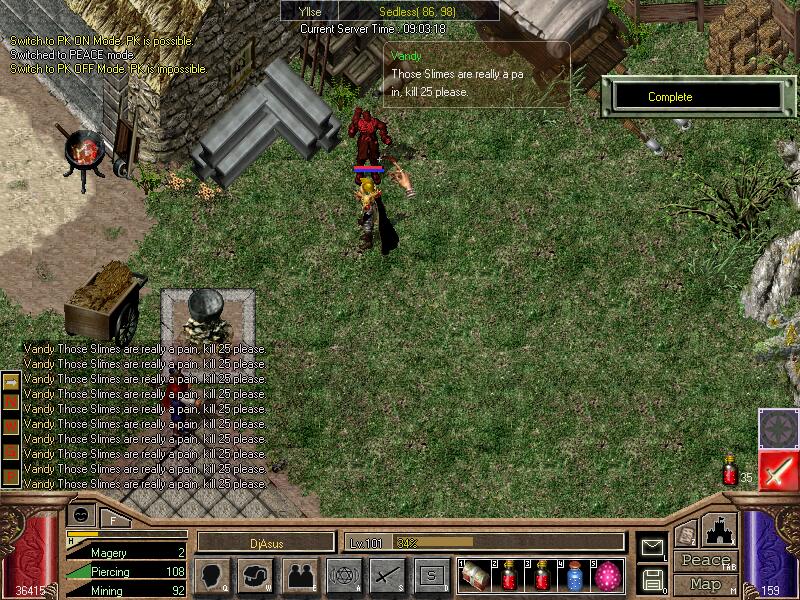This screenshot has width=800, height=600.
Task: Open the mail envelope icon
Action: pyautogui.click(x=652, y=547)
